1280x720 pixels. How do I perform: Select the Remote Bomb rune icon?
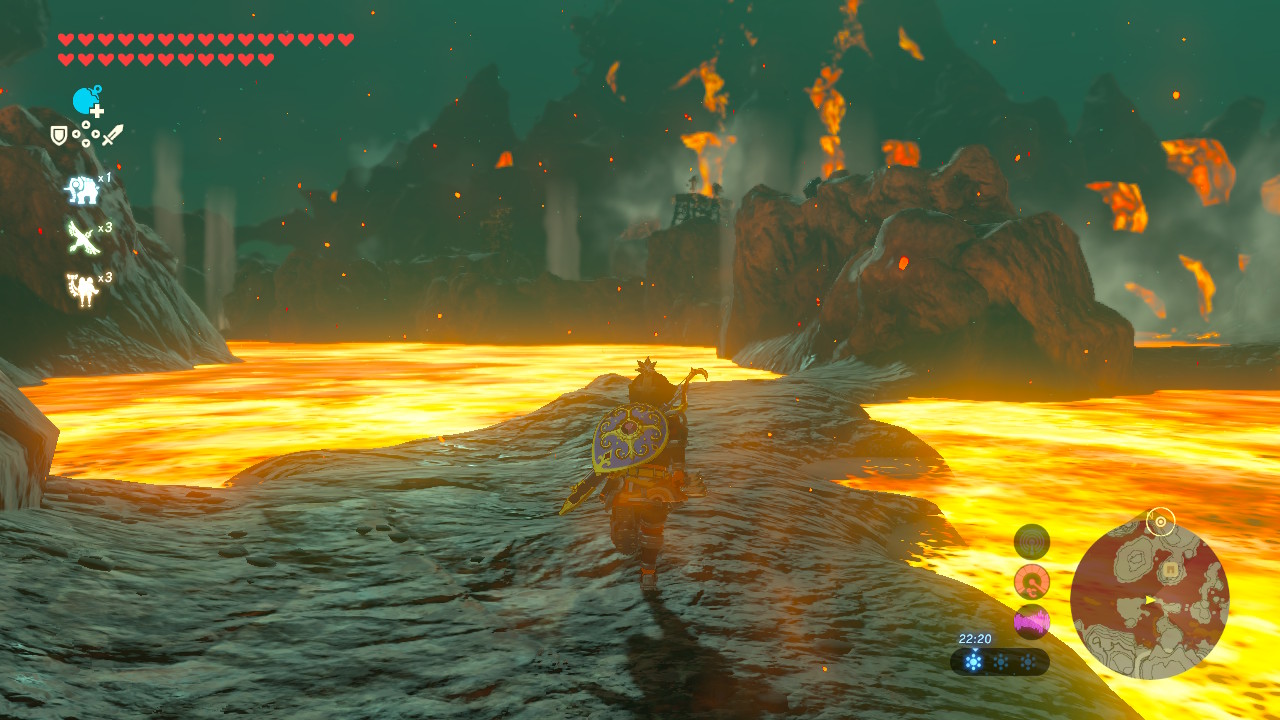pos(87,101)
